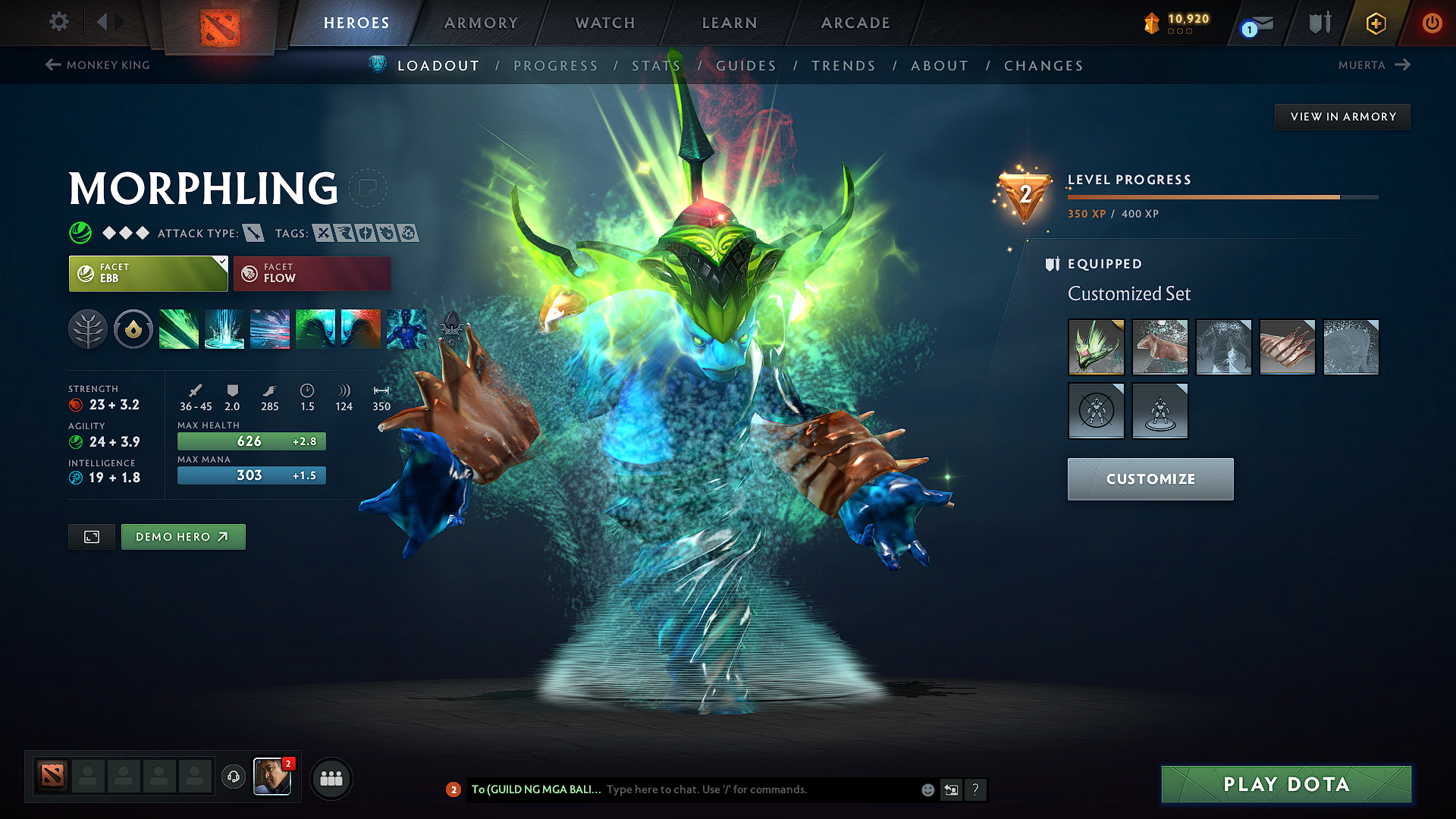Click the voice chat headset icon
Screen dimensions: 1456x819
coord(233,778)
